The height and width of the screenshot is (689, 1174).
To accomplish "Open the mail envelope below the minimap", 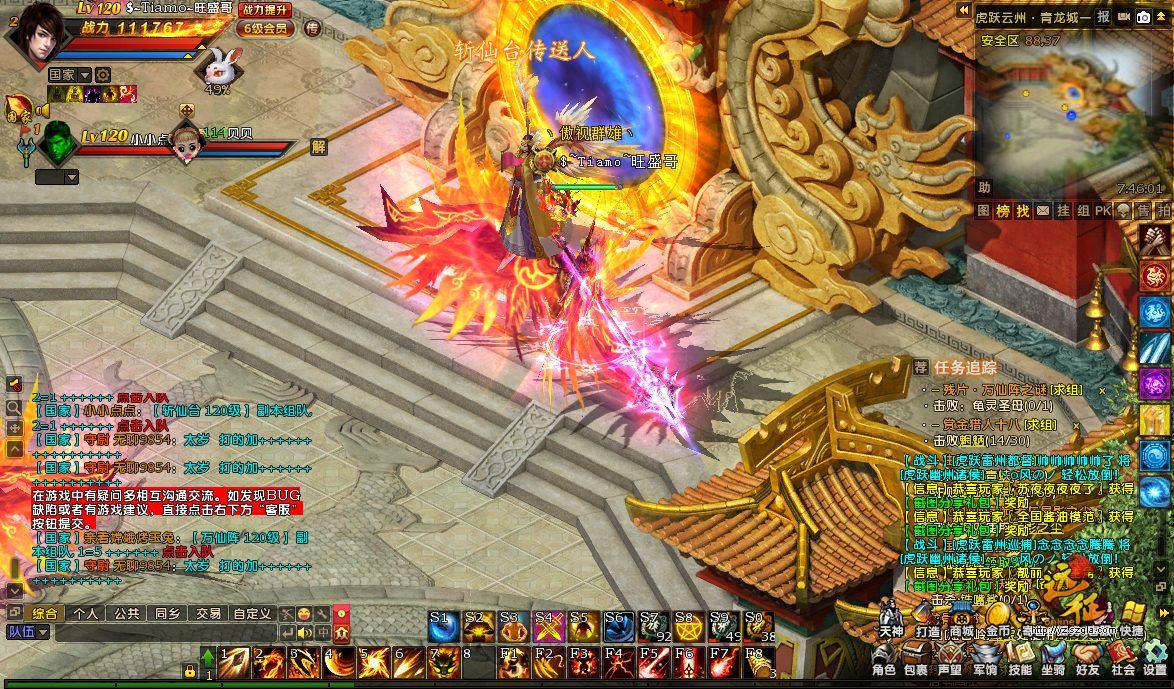I will (1043, 211).
